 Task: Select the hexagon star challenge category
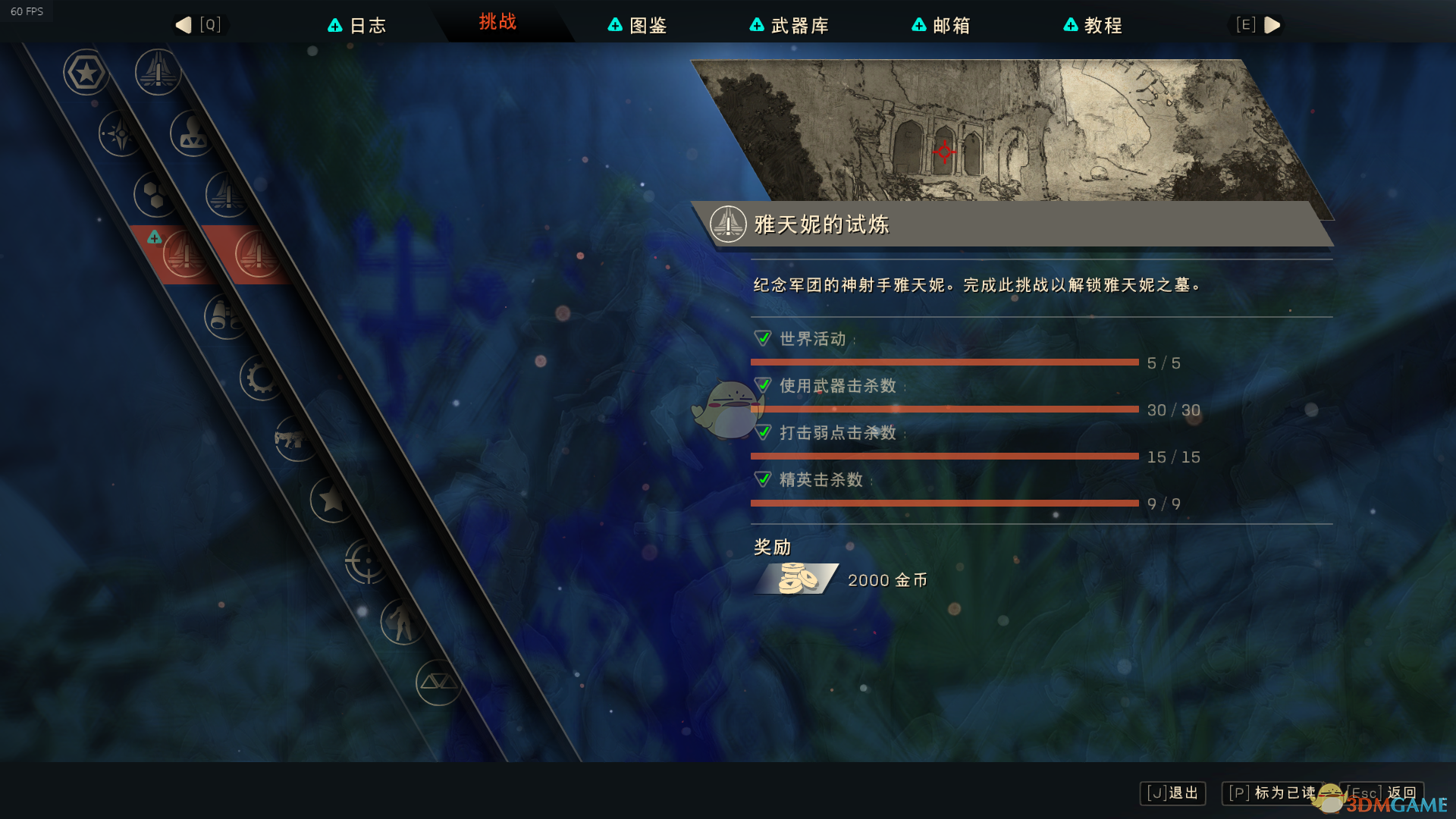point(86,73)
